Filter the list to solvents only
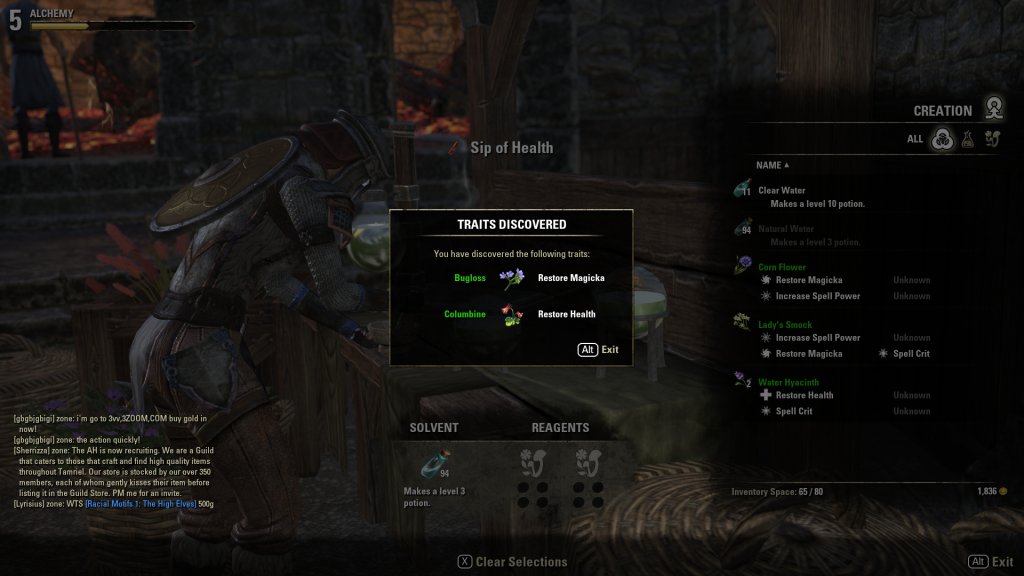Viewport: 1024px width, 576px height. click(x=968, y=140)
